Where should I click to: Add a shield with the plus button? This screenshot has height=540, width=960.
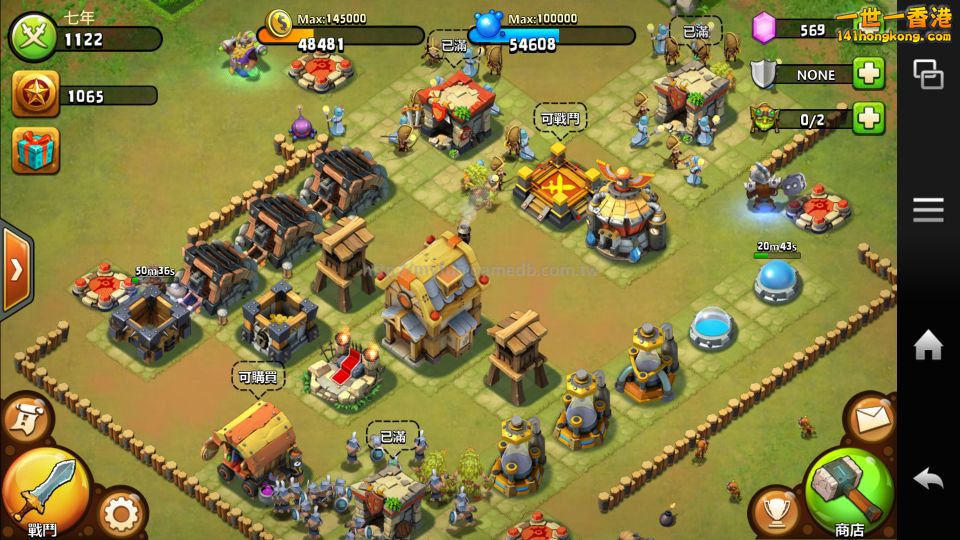tap(868, 74)
